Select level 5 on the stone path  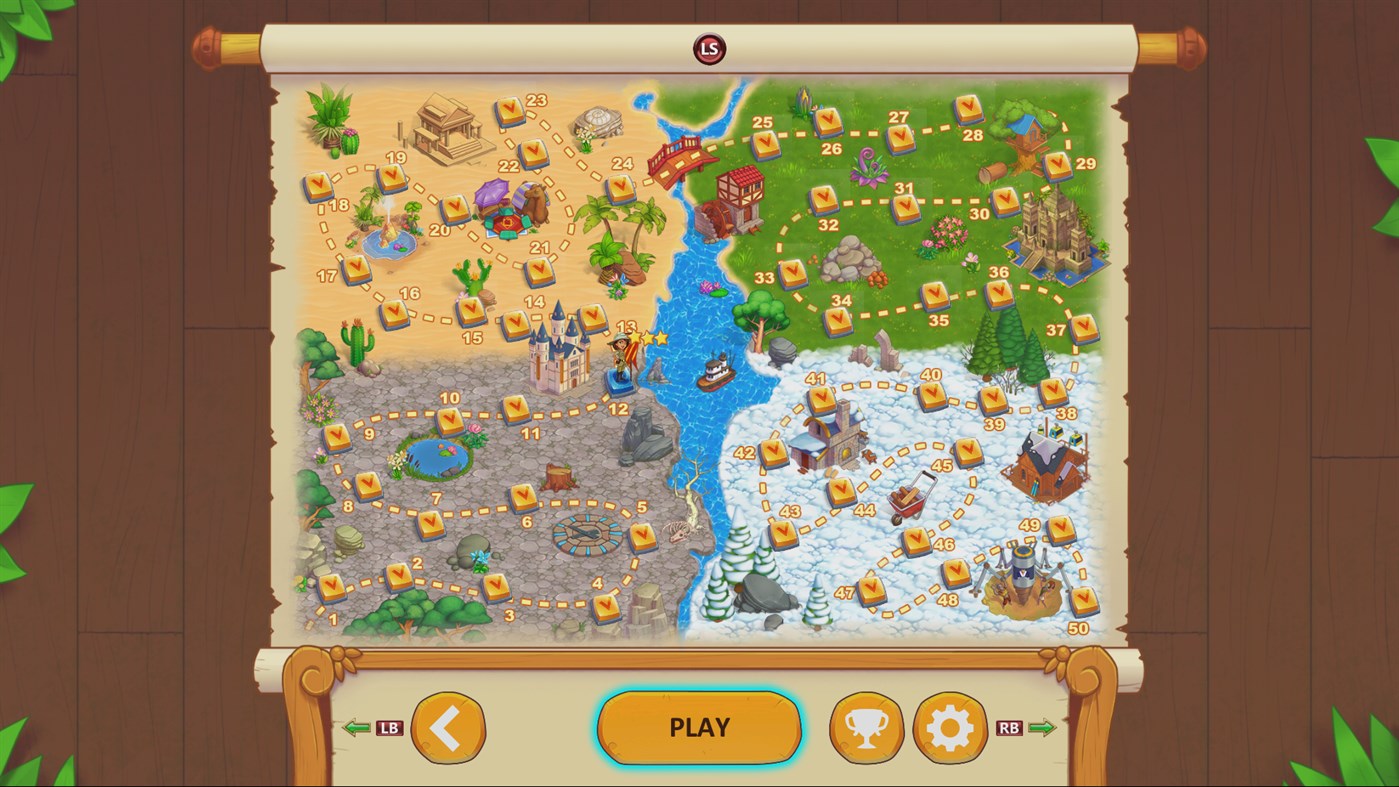642,537
